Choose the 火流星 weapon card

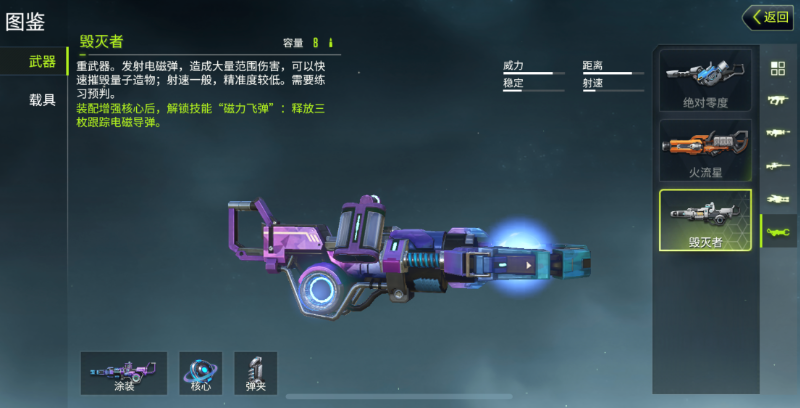click(x=705, y=150)
